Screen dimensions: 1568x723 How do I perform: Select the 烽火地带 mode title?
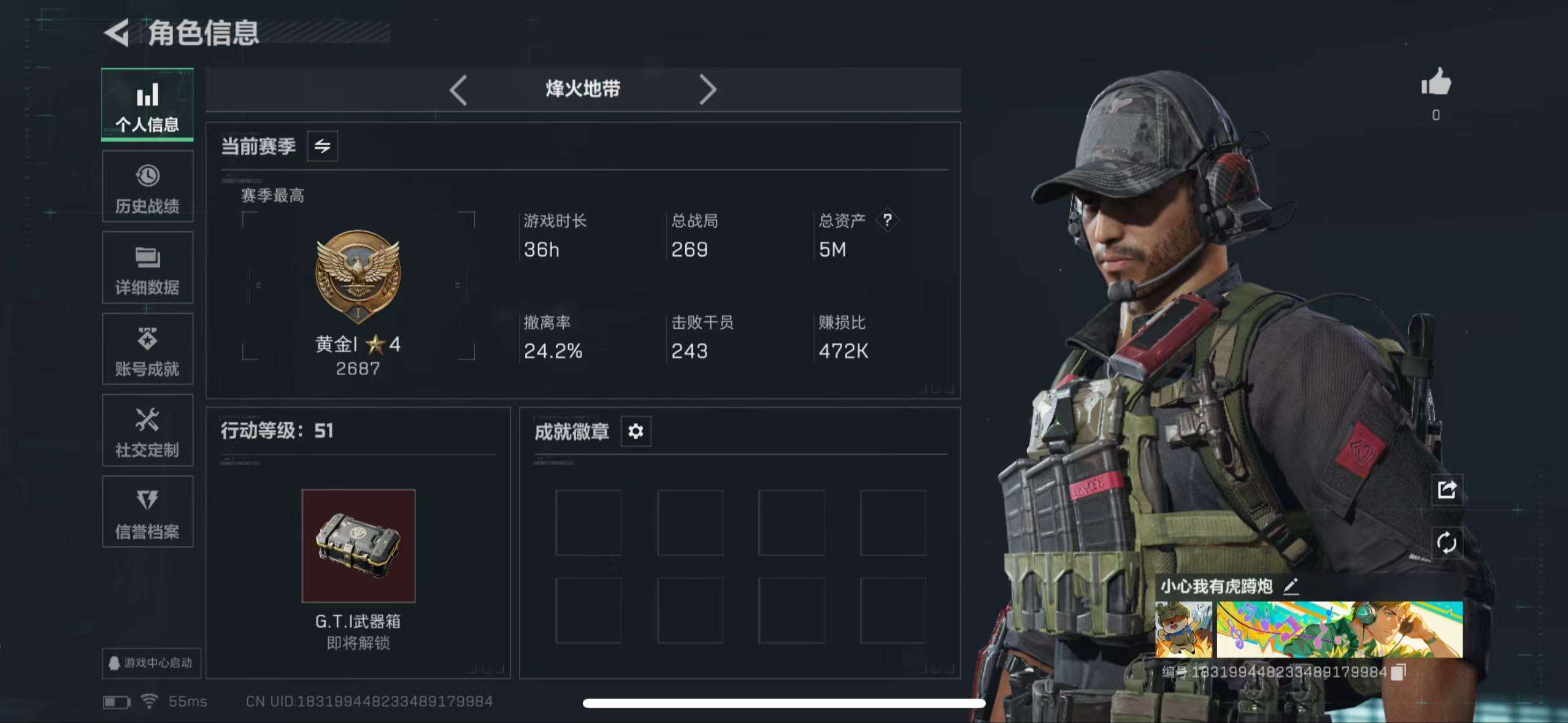point(582,88)
